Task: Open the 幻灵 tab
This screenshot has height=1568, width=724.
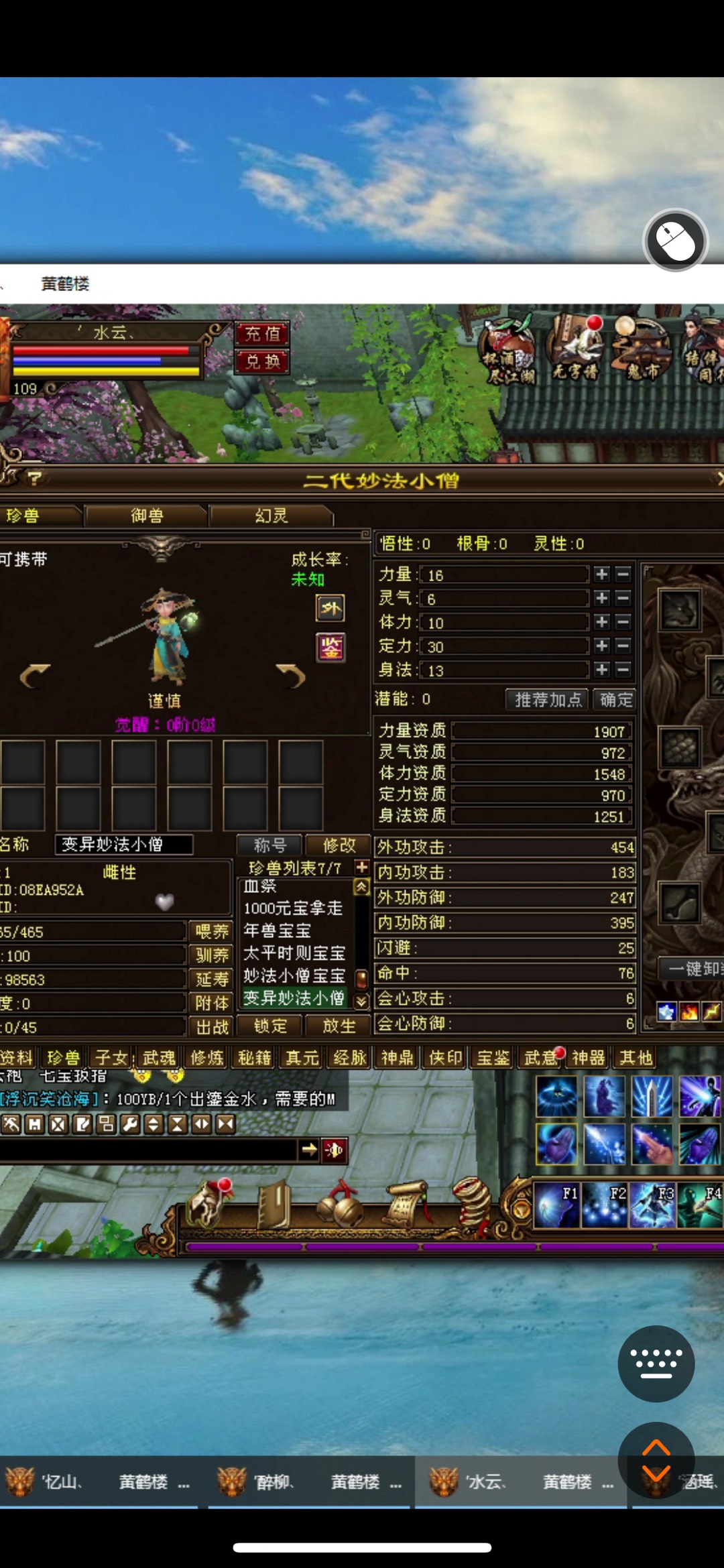Action: point(271,516)
